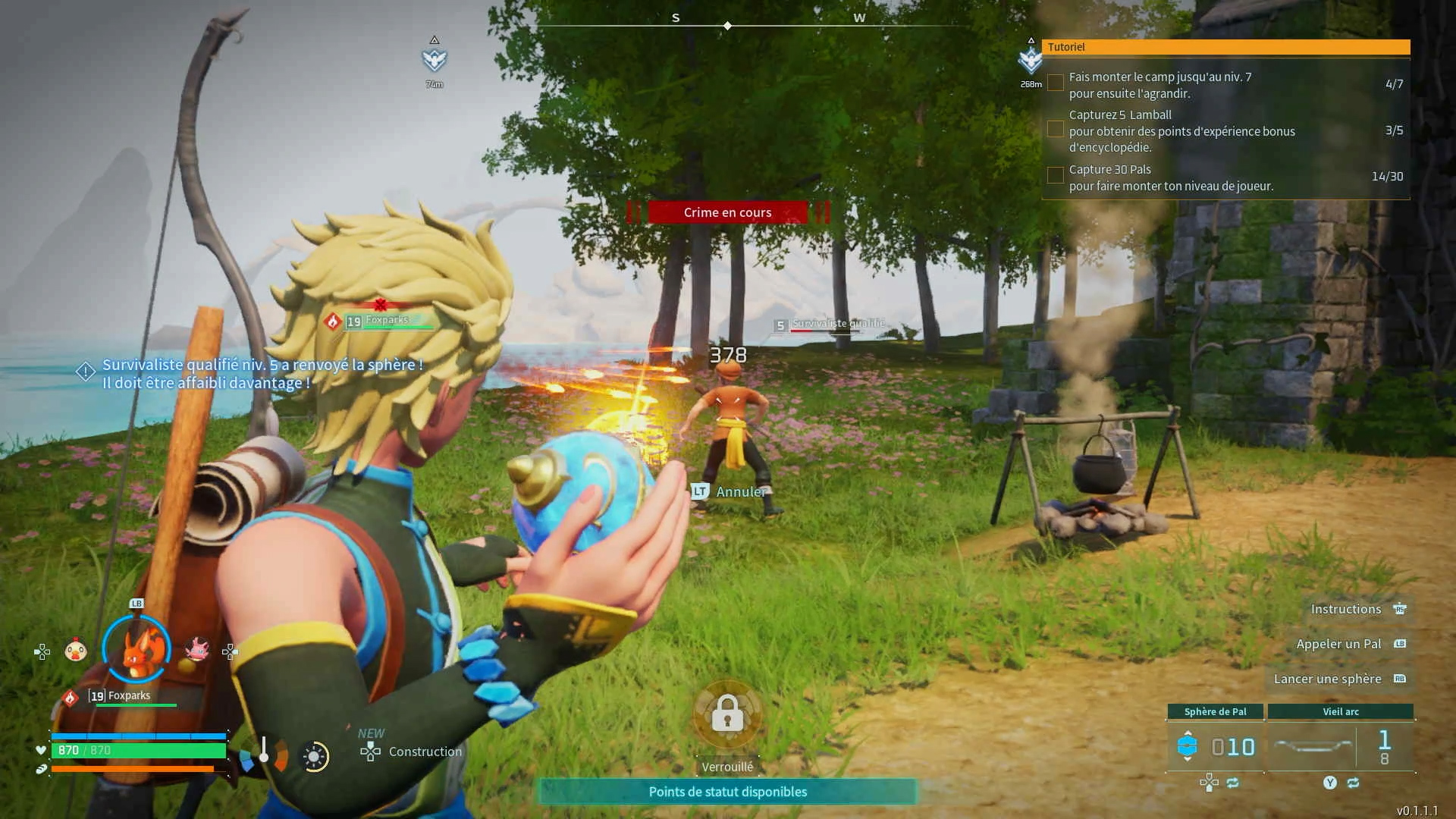Click the Points de statut disponibles banner

727,792
